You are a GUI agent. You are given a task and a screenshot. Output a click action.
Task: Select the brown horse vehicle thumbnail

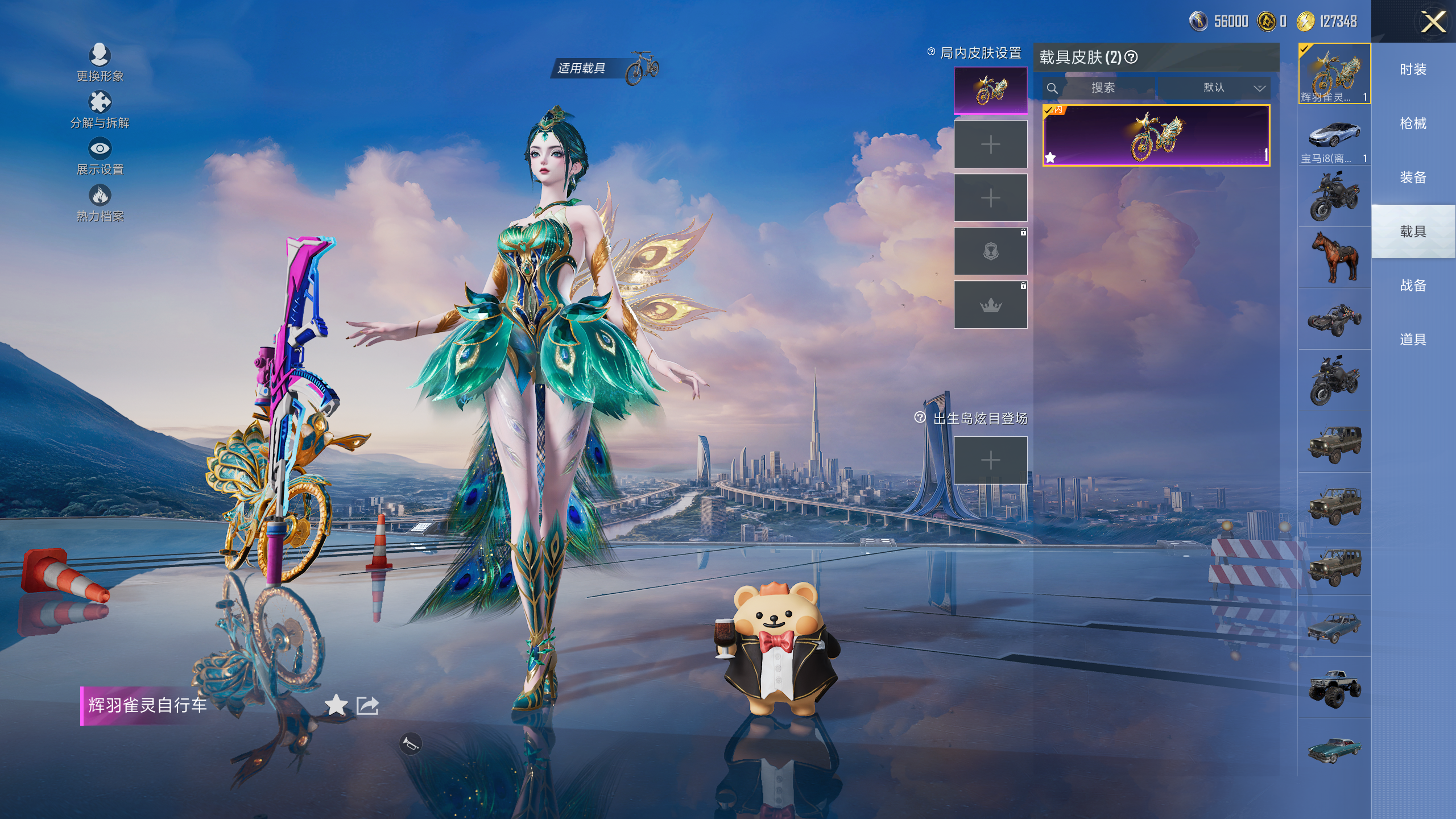click(1334, 257)
